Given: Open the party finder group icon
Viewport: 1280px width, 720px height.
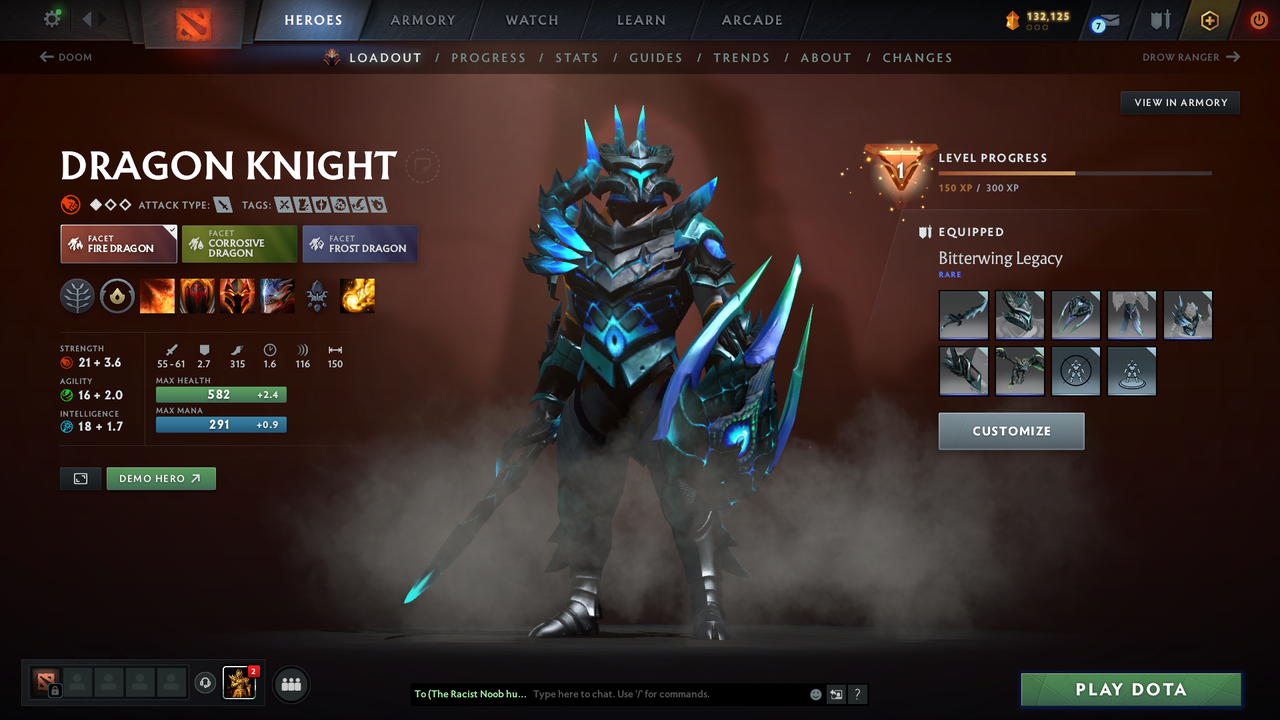Looking at the screenshot, I should [289, 684].
